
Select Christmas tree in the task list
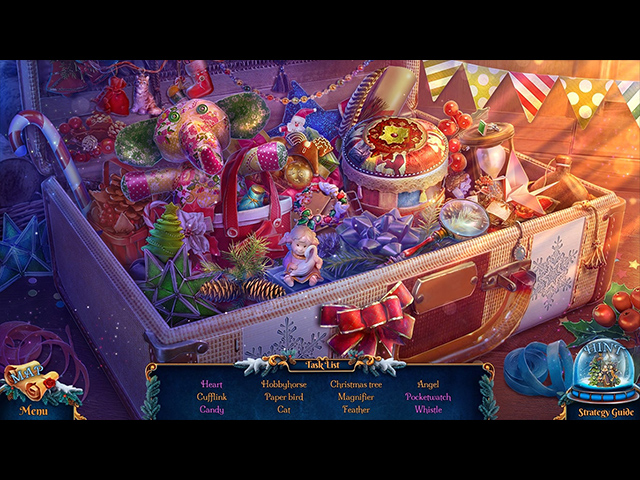[356, 384]
